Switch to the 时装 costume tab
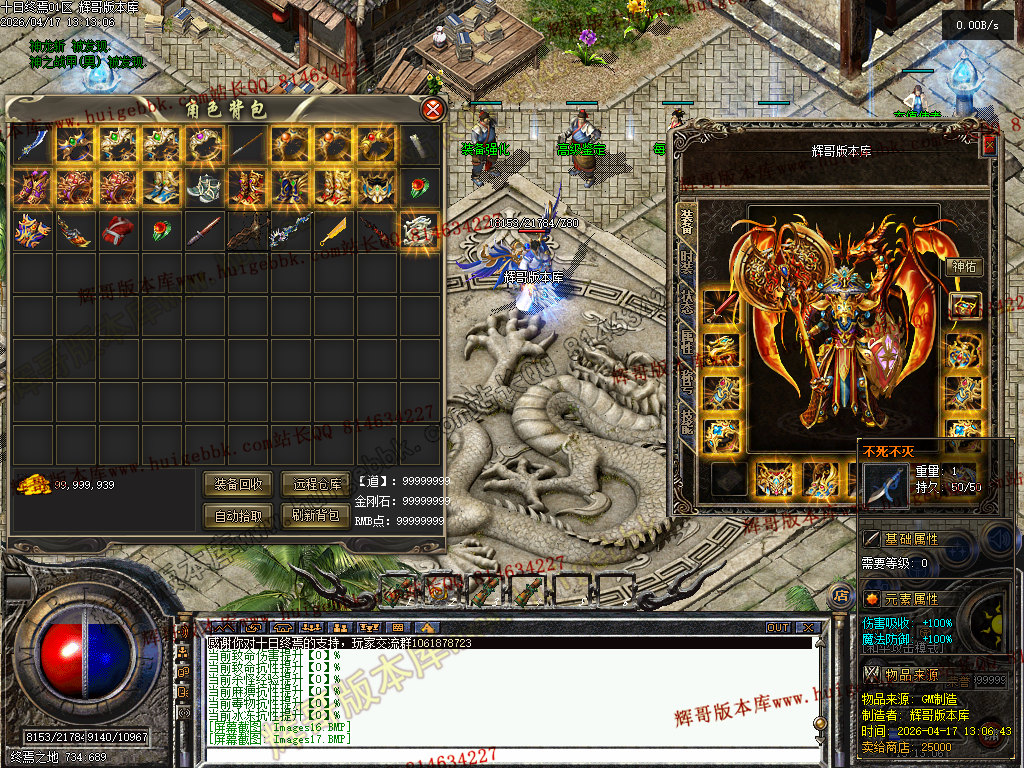This screenshot has height=768, width=1024. (x=687, y=261)
